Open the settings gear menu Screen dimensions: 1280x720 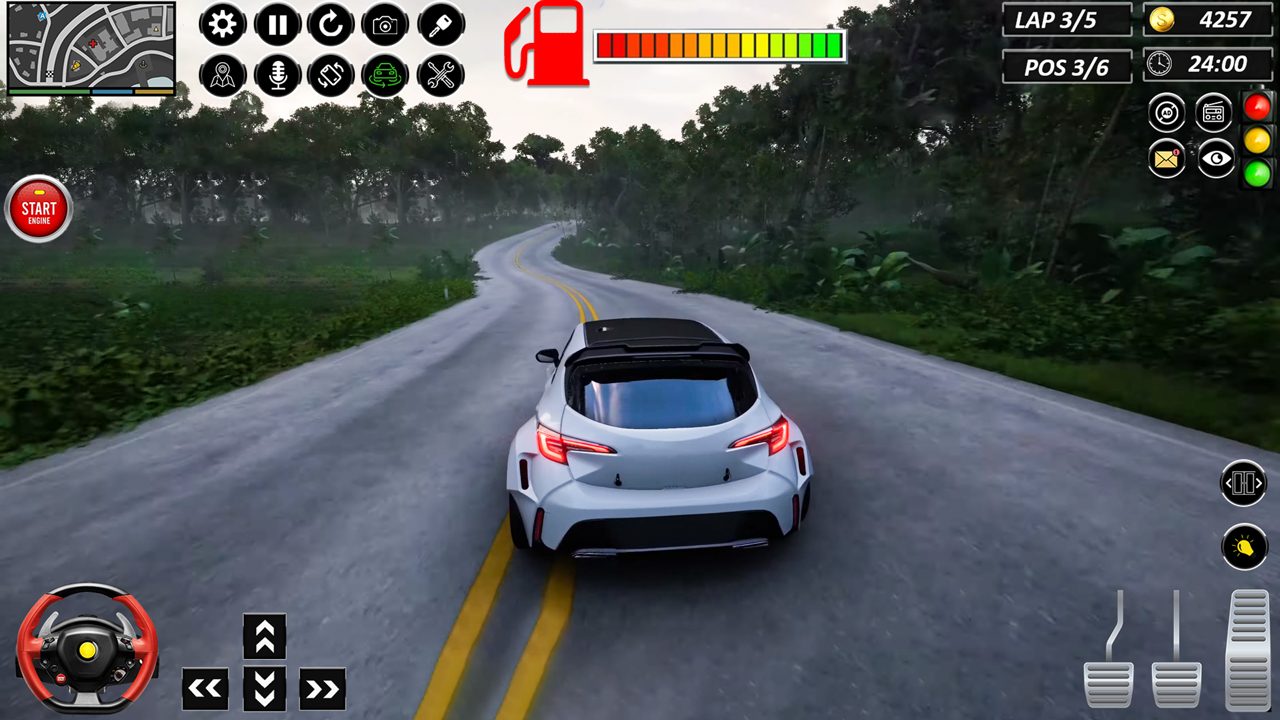point(222,25)
